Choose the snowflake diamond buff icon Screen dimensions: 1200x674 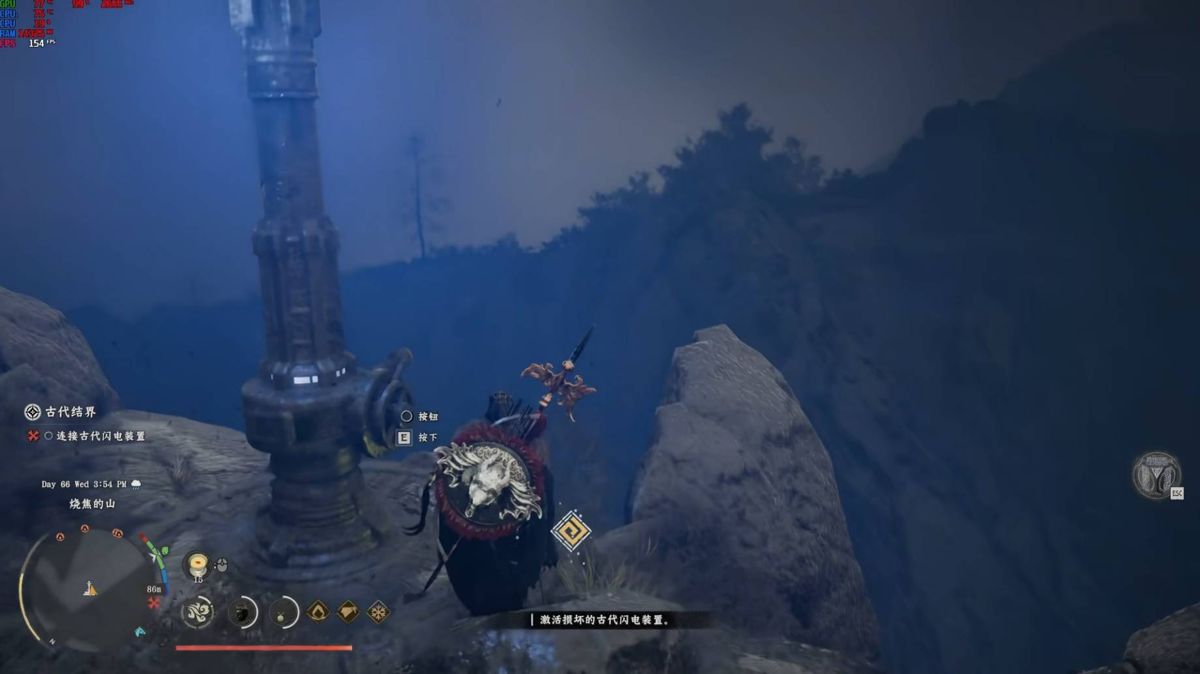coord(378,611)
